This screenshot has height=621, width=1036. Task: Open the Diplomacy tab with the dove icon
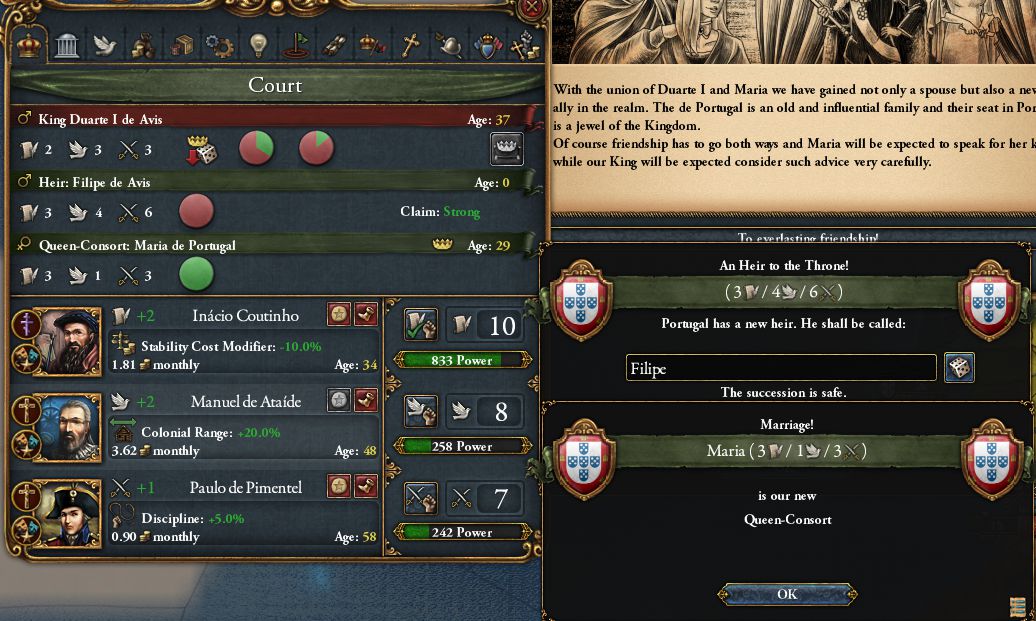[105, 45]
